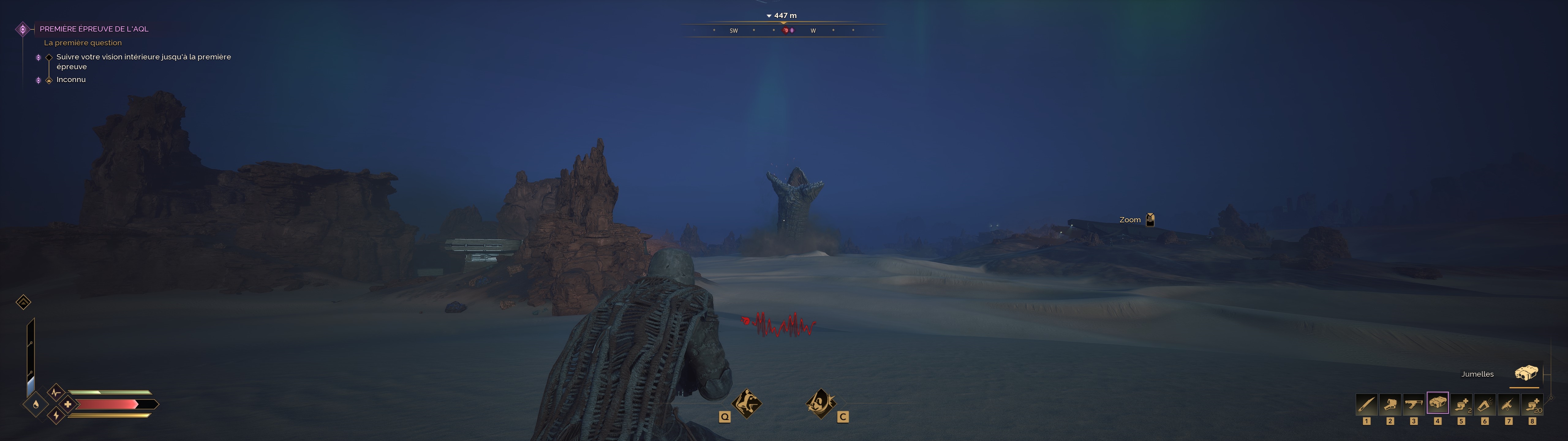
Task: Click the chevron diamond icon above the water gauge
Action: click(x=23, y=302)
